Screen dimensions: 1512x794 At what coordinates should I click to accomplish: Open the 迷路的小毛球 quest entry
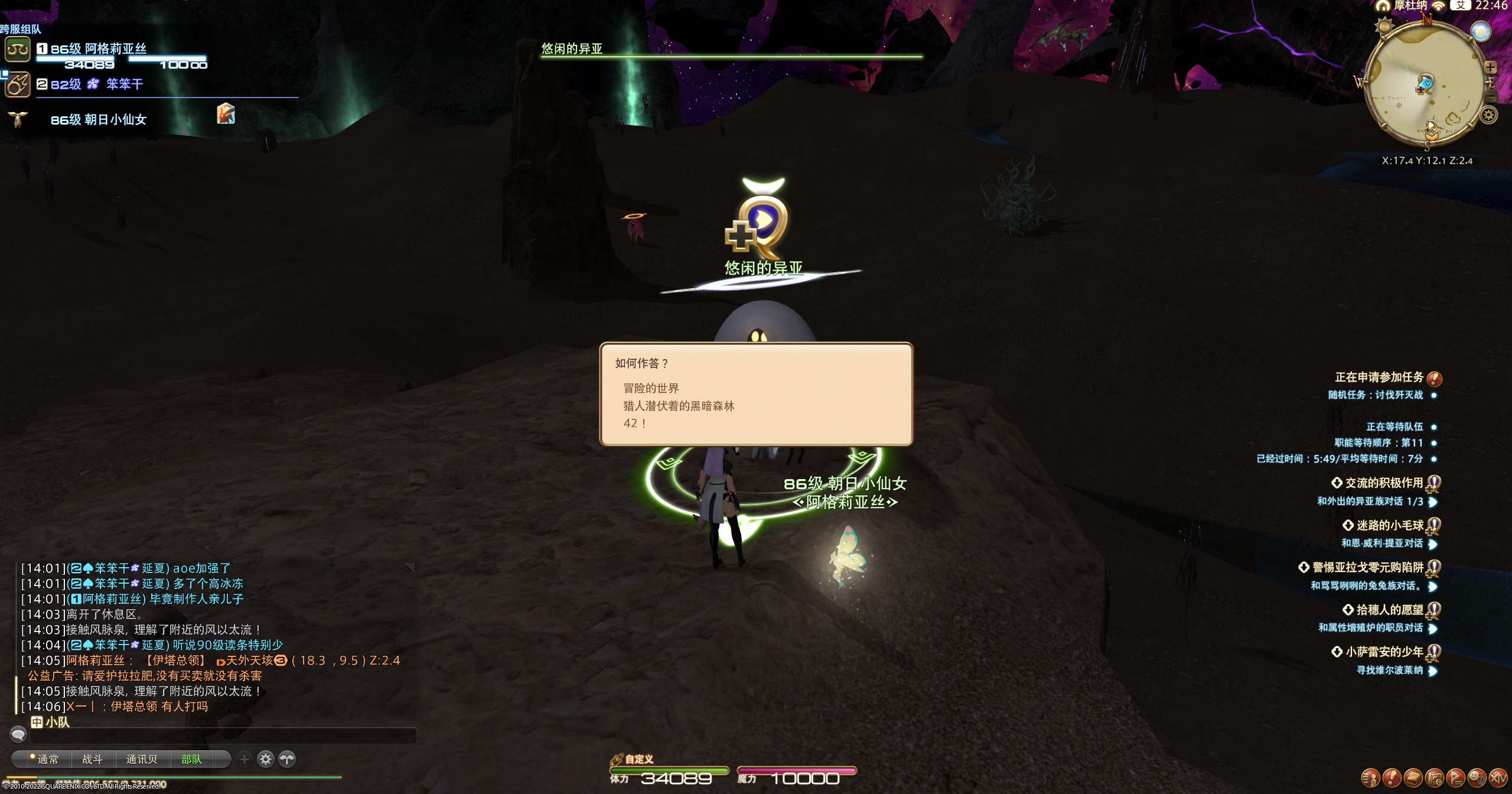point(1389,525)
